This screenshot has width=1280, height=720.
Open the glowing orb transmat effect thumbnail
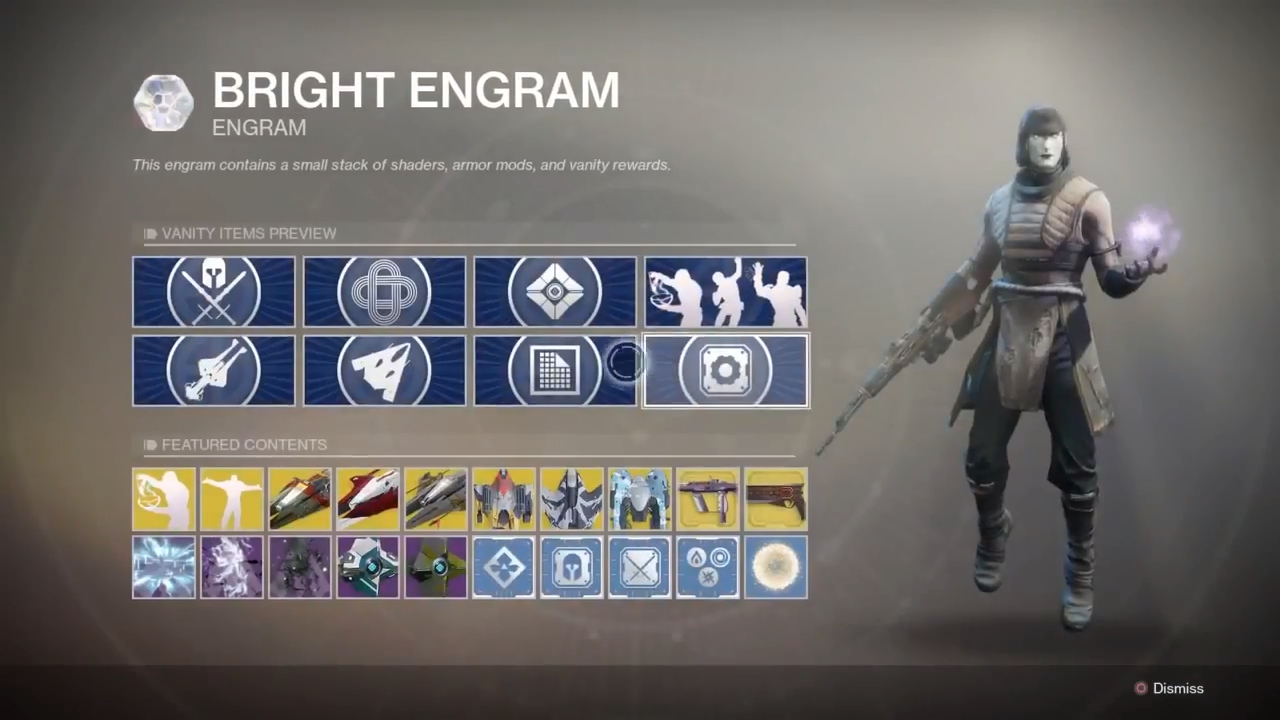pos(775,567)
